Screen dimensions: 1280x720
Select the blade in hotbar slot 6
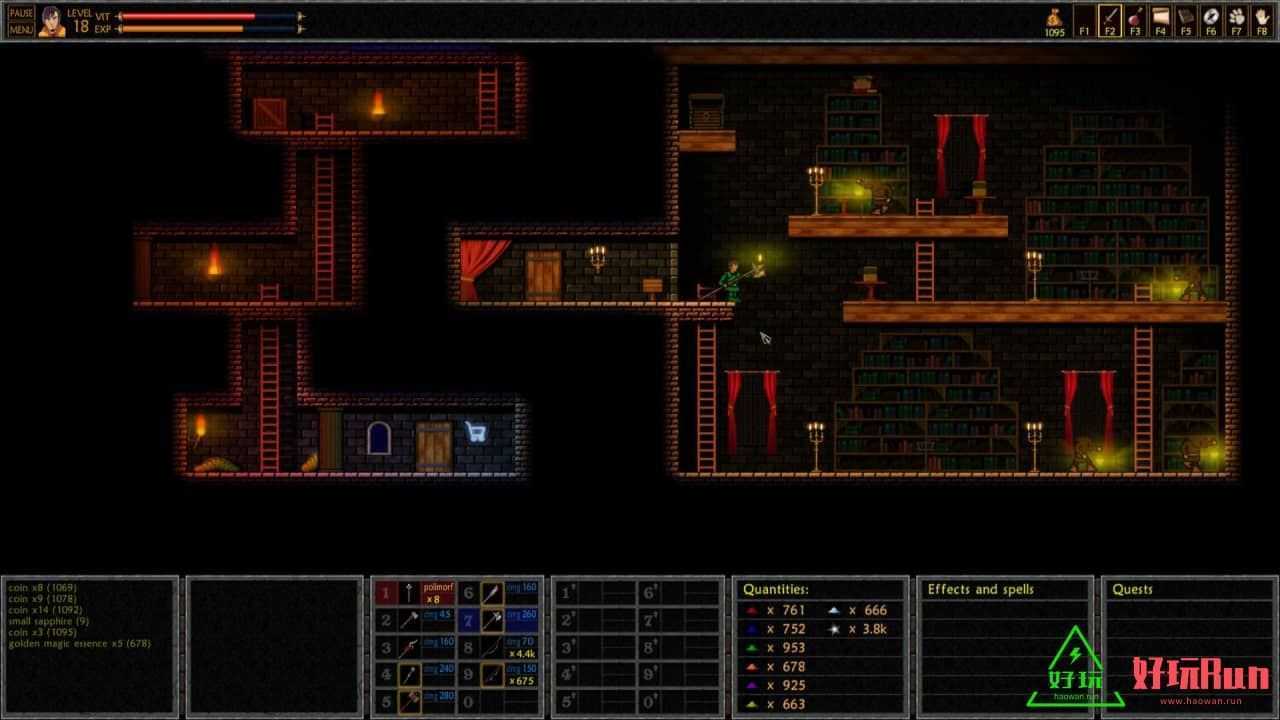[492, 593]
